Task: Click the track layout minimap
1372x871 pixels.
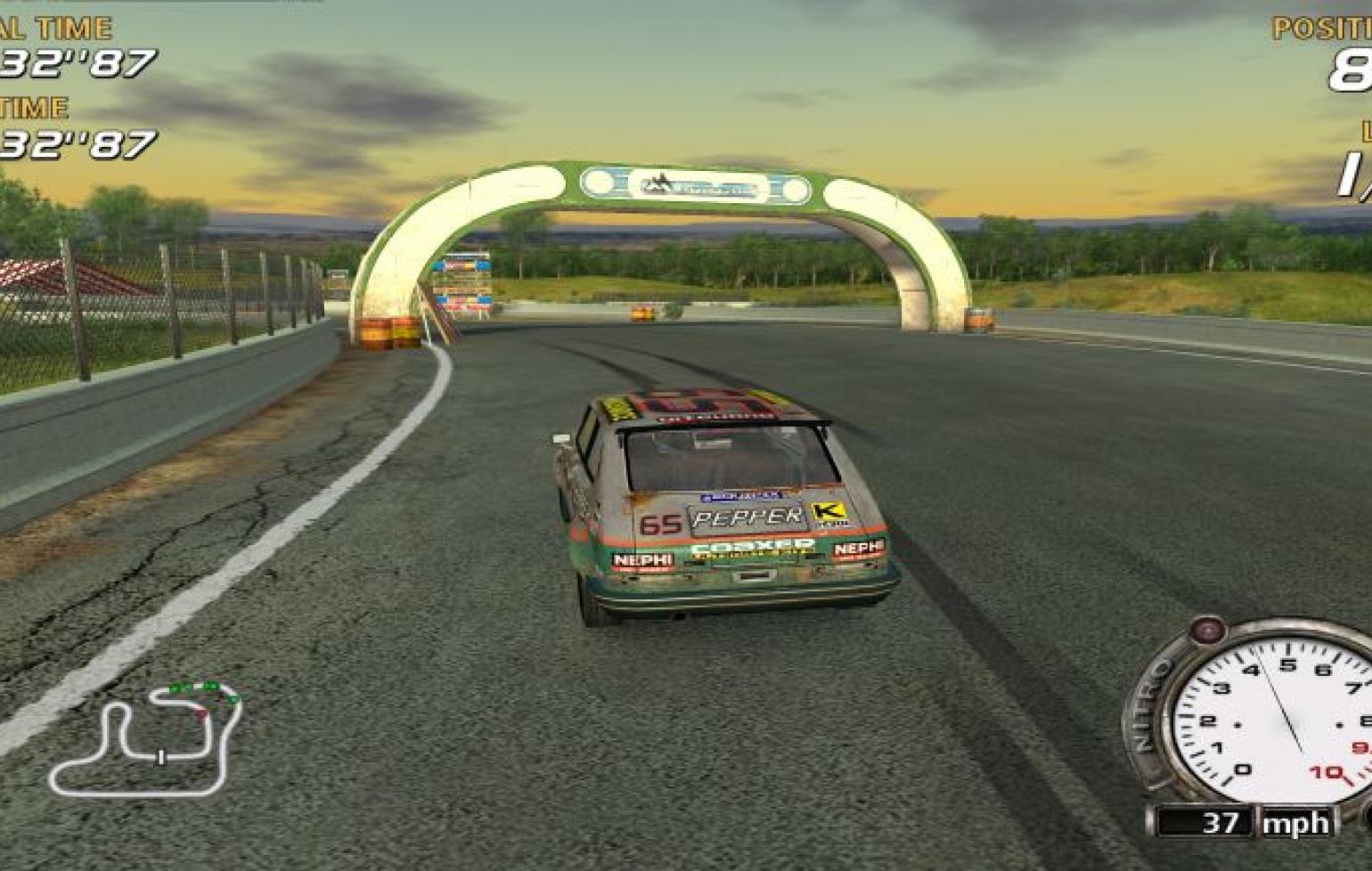Action: pos(147,737)
